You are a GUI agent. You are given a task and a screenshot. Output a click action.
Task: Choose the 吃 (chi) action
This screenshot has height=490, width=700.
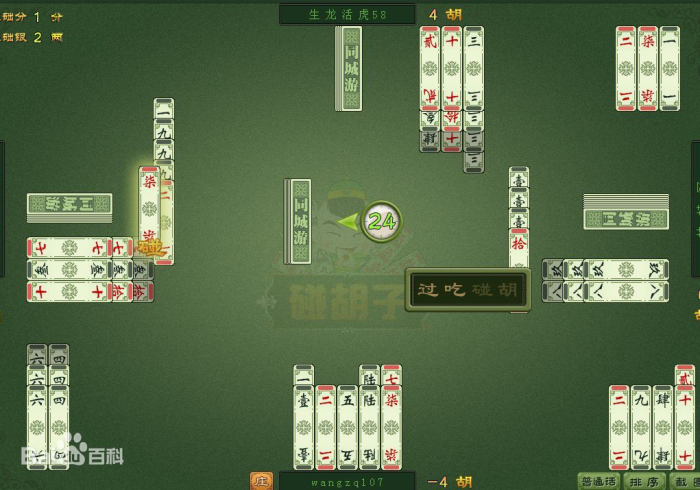455,291
